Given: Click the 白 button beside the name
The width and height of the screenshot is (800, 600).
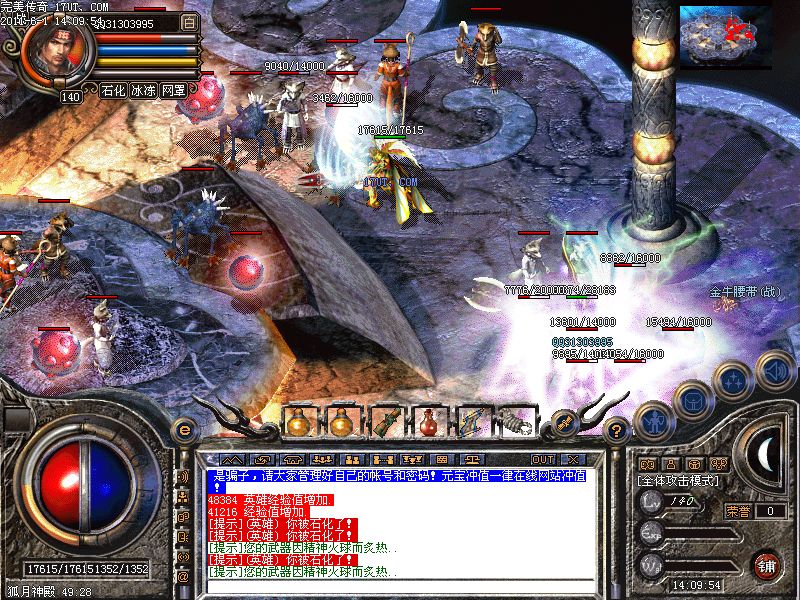Looking at the screenshot, I should 190,22.
